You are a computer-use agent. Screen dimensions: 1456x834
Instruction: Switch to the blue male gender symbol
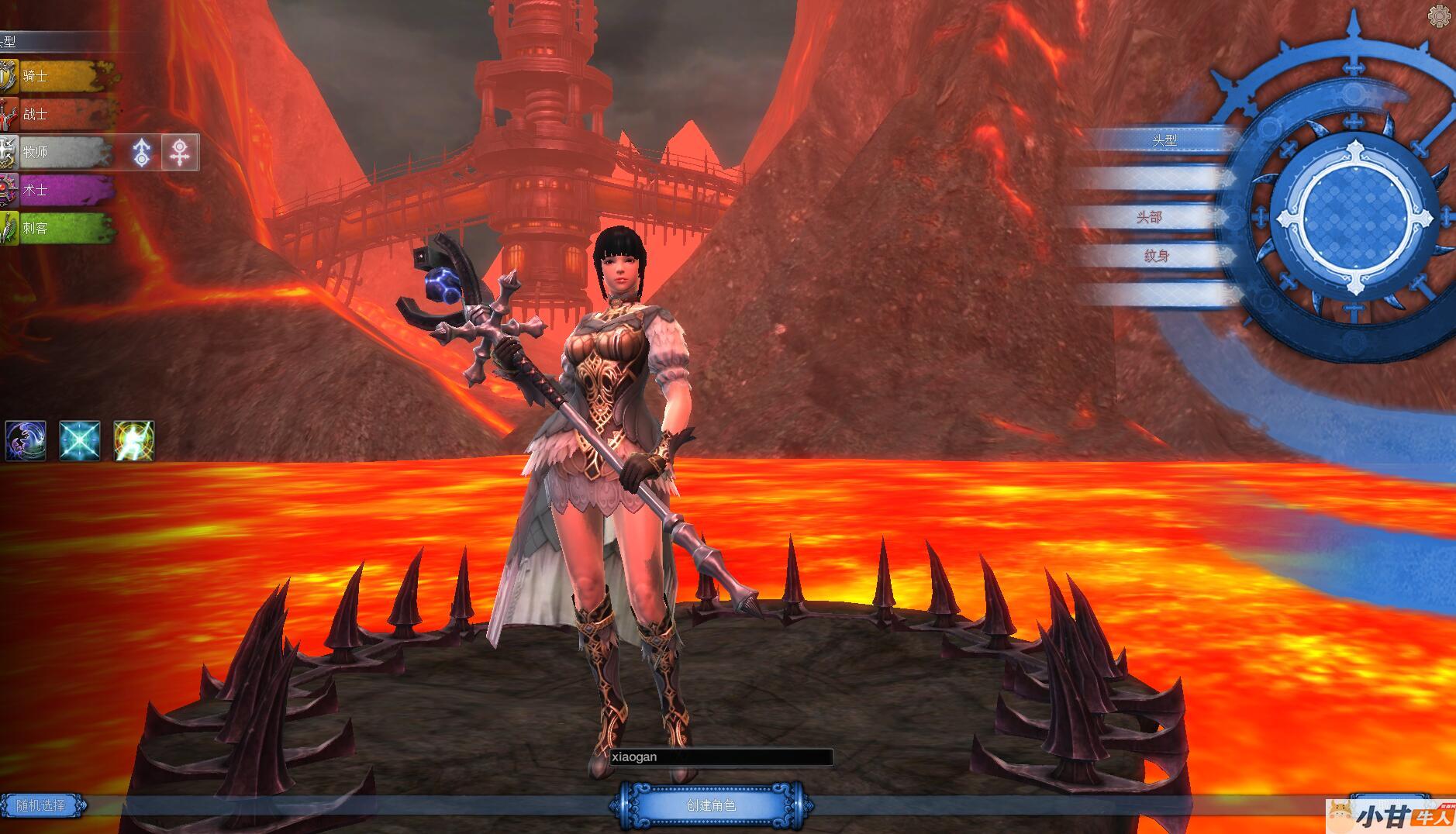(x=142, y=152)
